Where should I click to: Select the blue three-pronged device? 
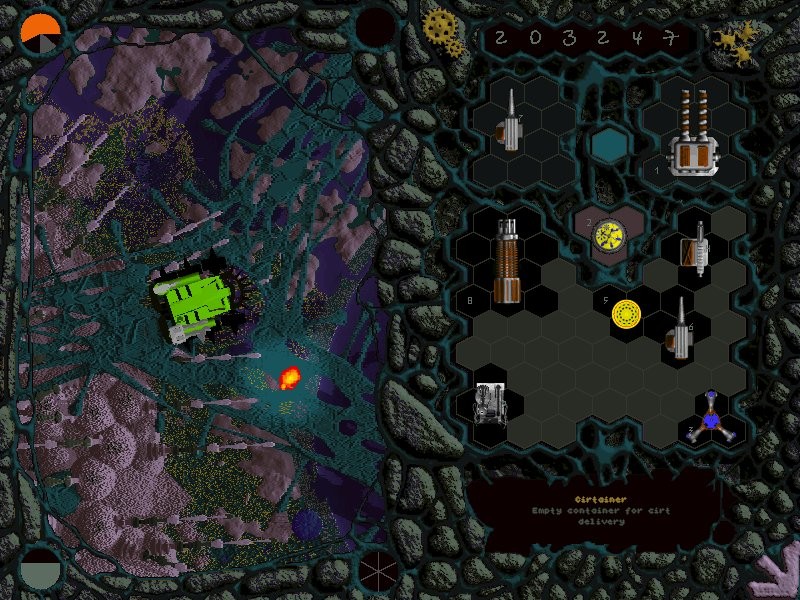pyautogui.click(x=711, y=419)
